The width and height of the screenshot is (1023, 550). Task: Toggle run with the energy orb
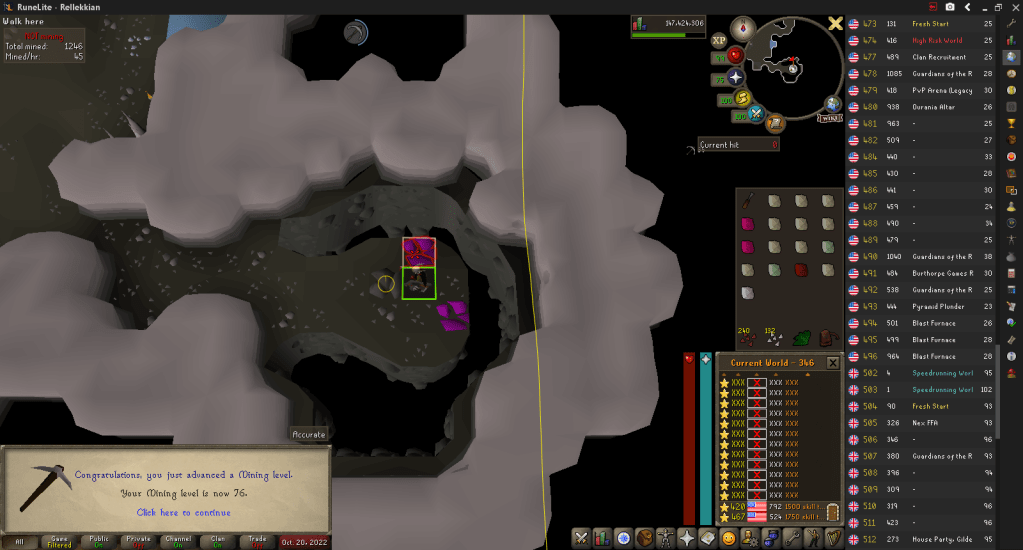(x=741, y=97)
